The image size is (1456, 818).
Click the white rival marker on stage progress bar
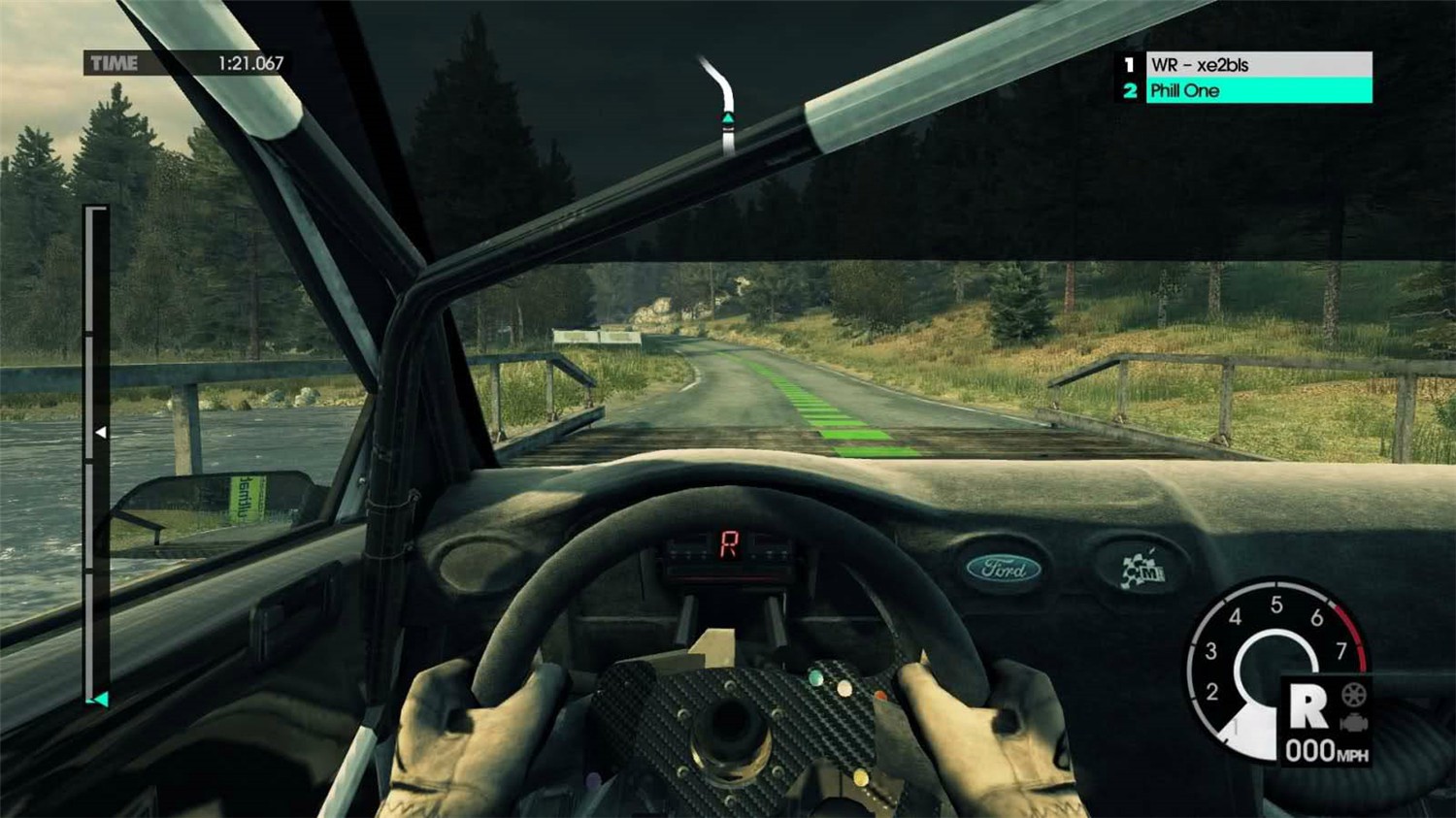pyautogui.click(x=101, y=433)
